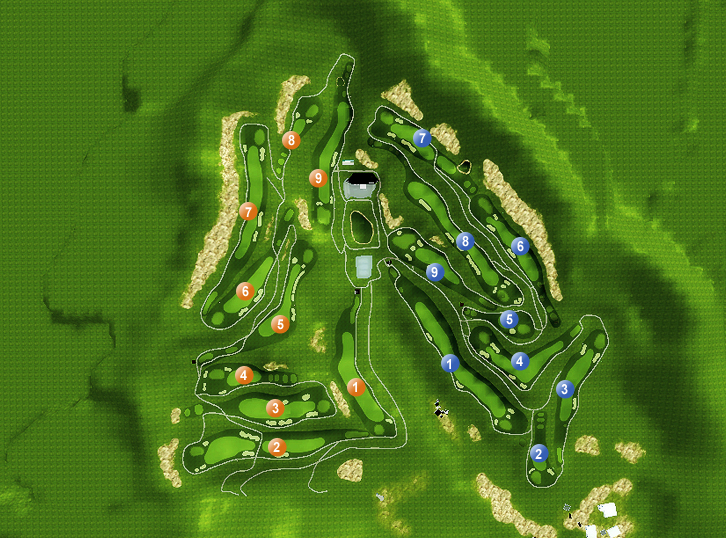The image size is (726, 538).
Task: Click orange hole marker number 3
Action: click(x=275, y=408)
